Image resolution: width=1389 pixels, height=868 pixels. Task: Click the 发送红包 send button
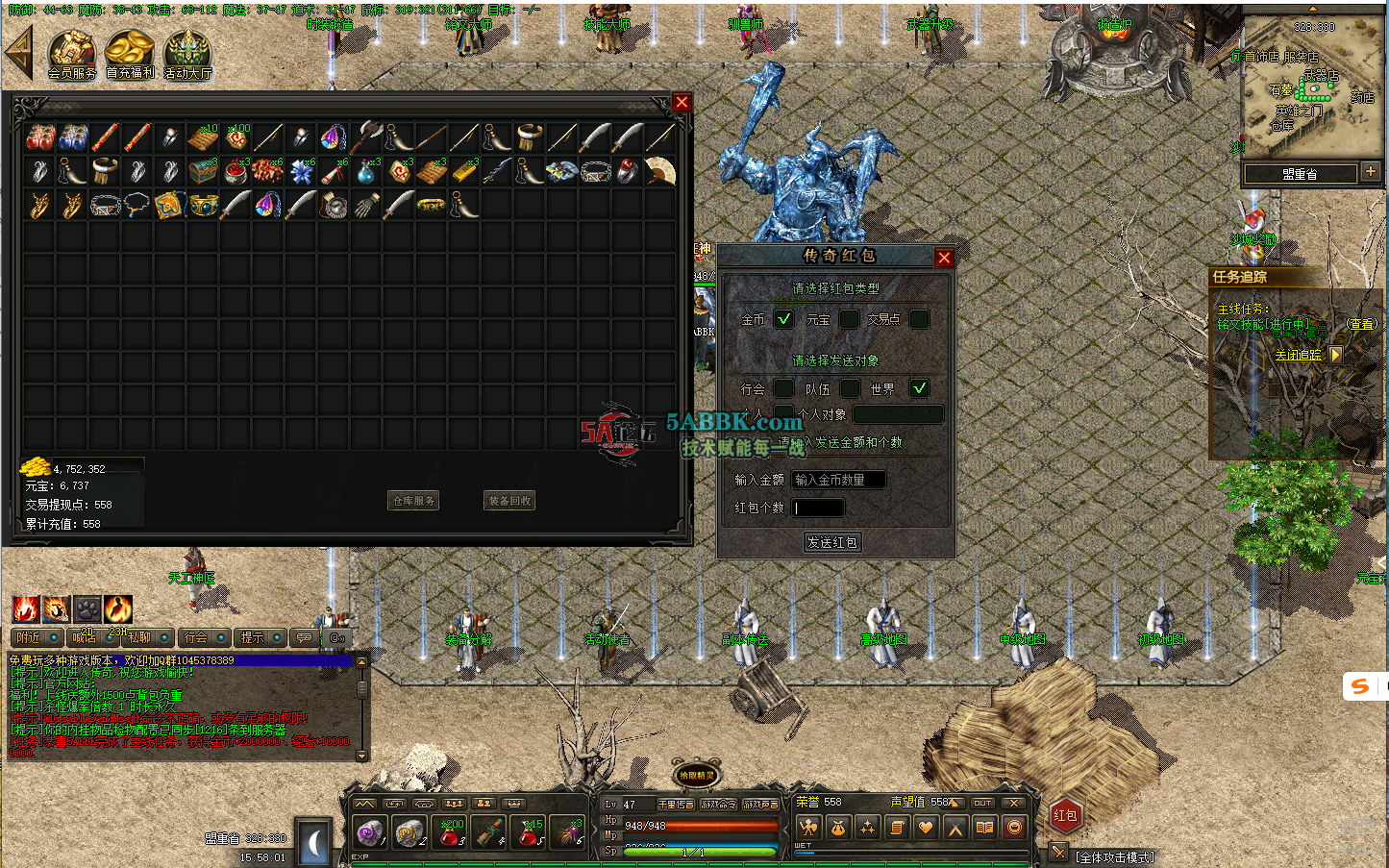(832, 541)
